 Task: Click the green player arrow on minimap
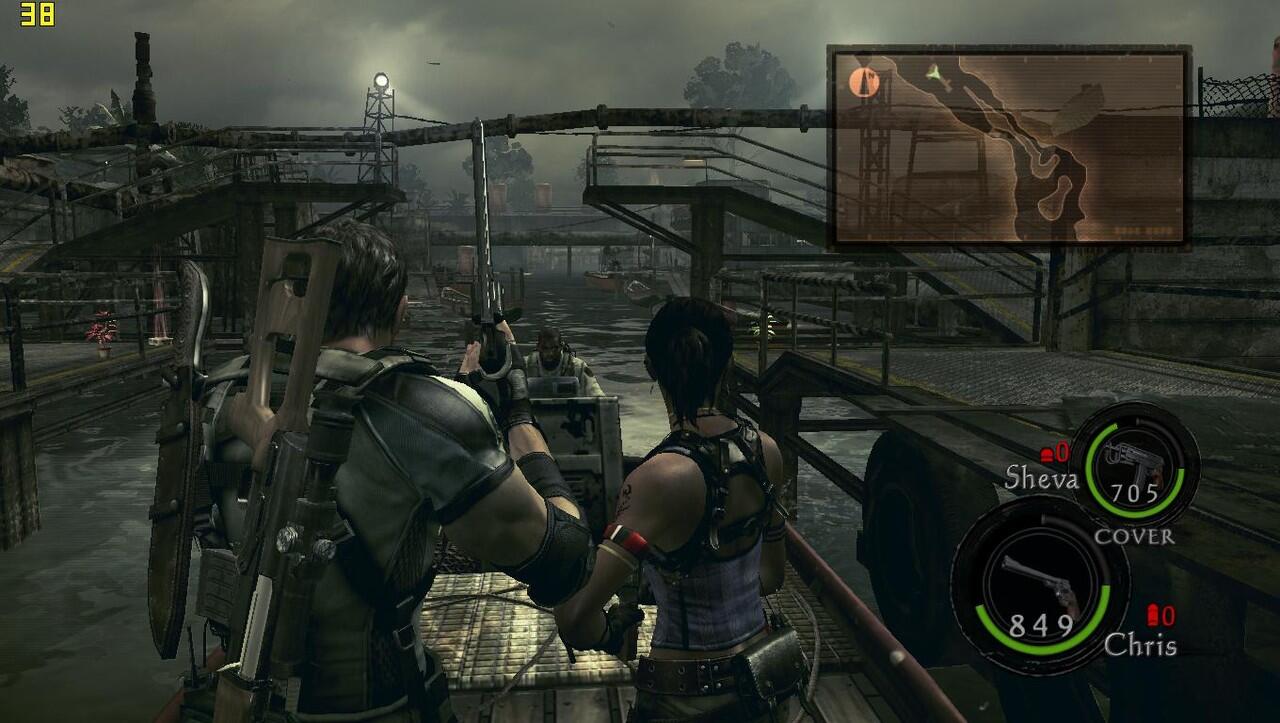934,72
